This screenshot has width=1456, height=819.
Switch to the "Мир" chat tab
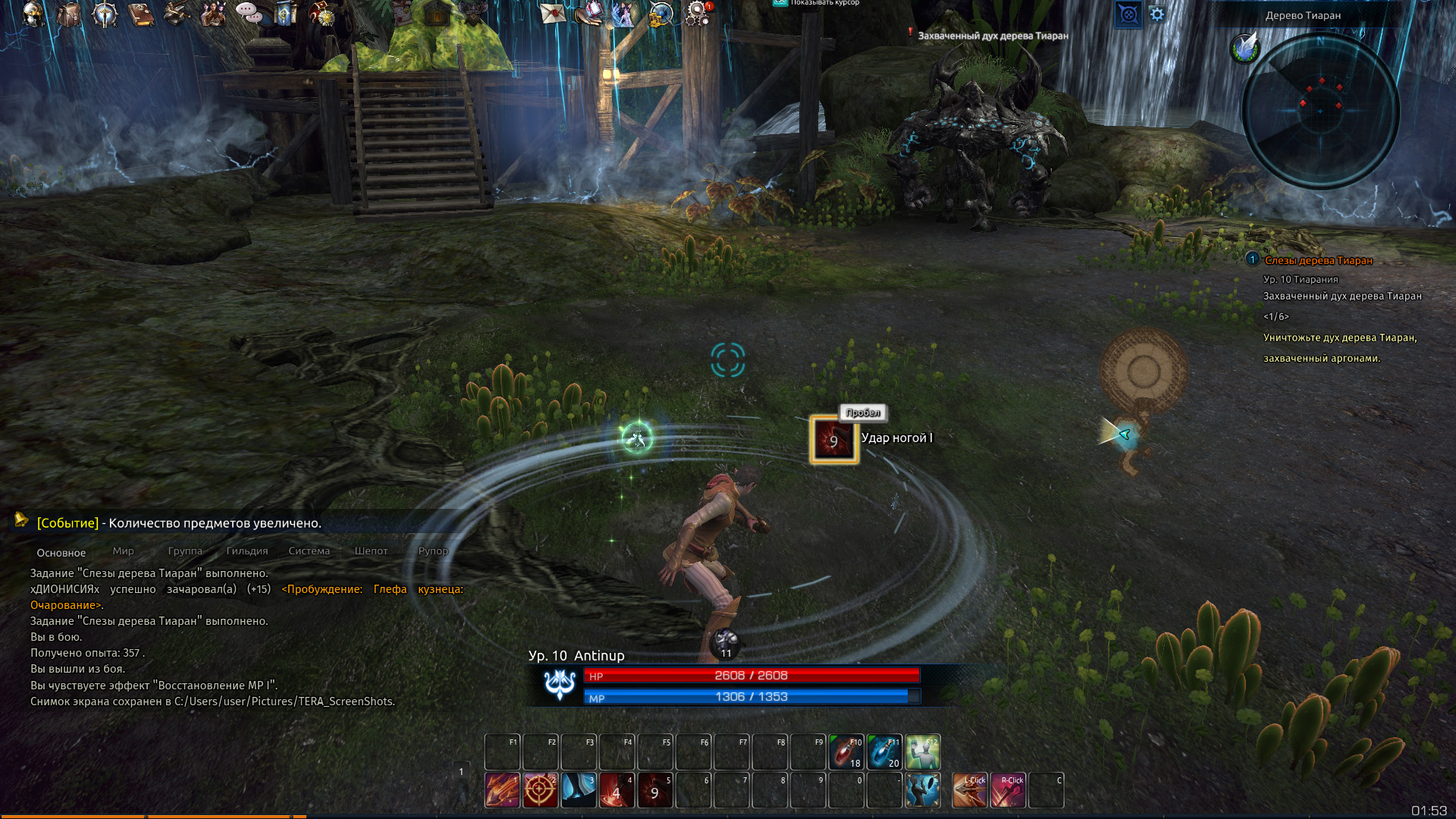click(x=123, y=551)
